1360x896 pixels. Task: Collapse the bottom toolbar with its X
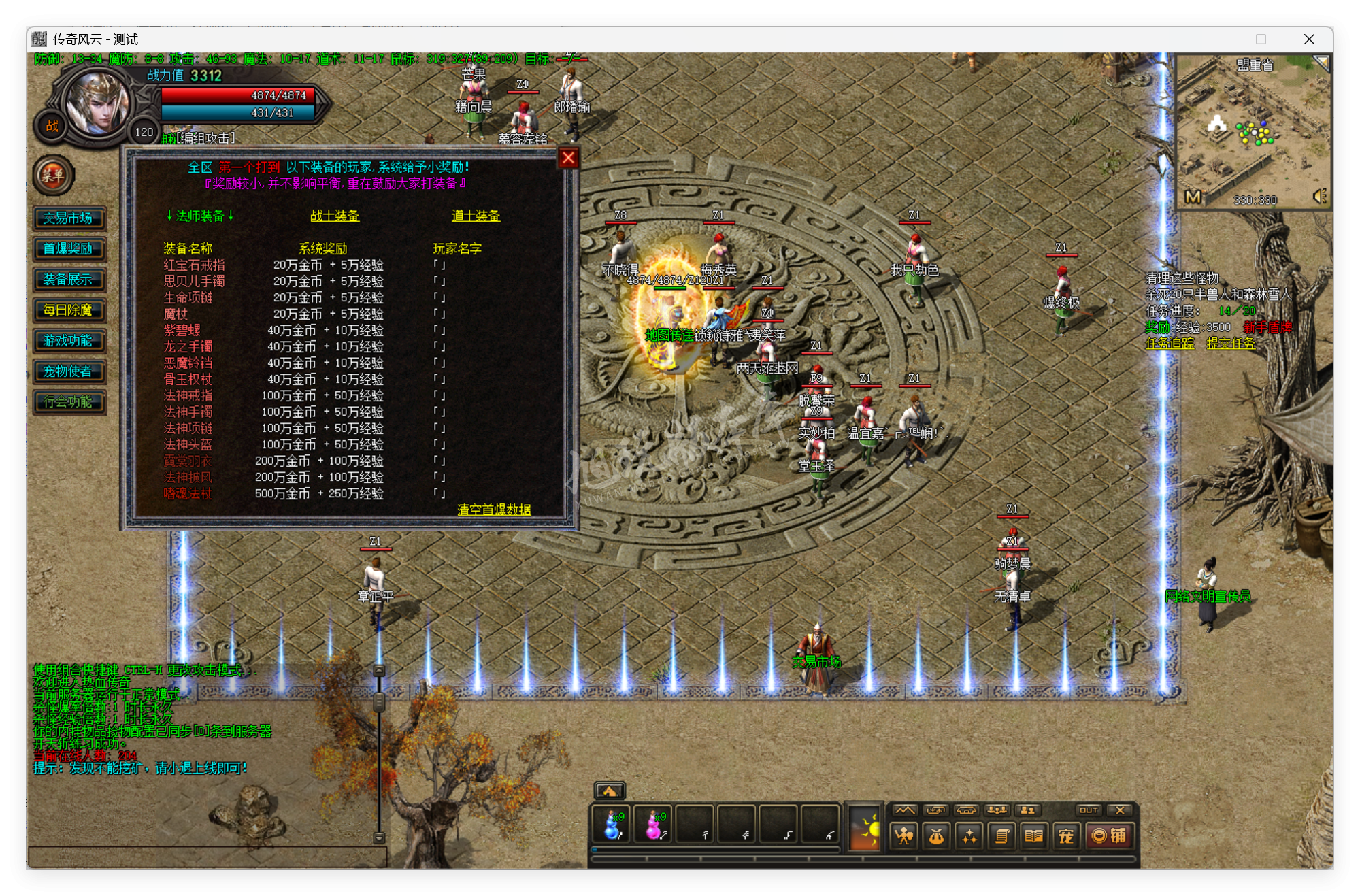coord(1119,810)
